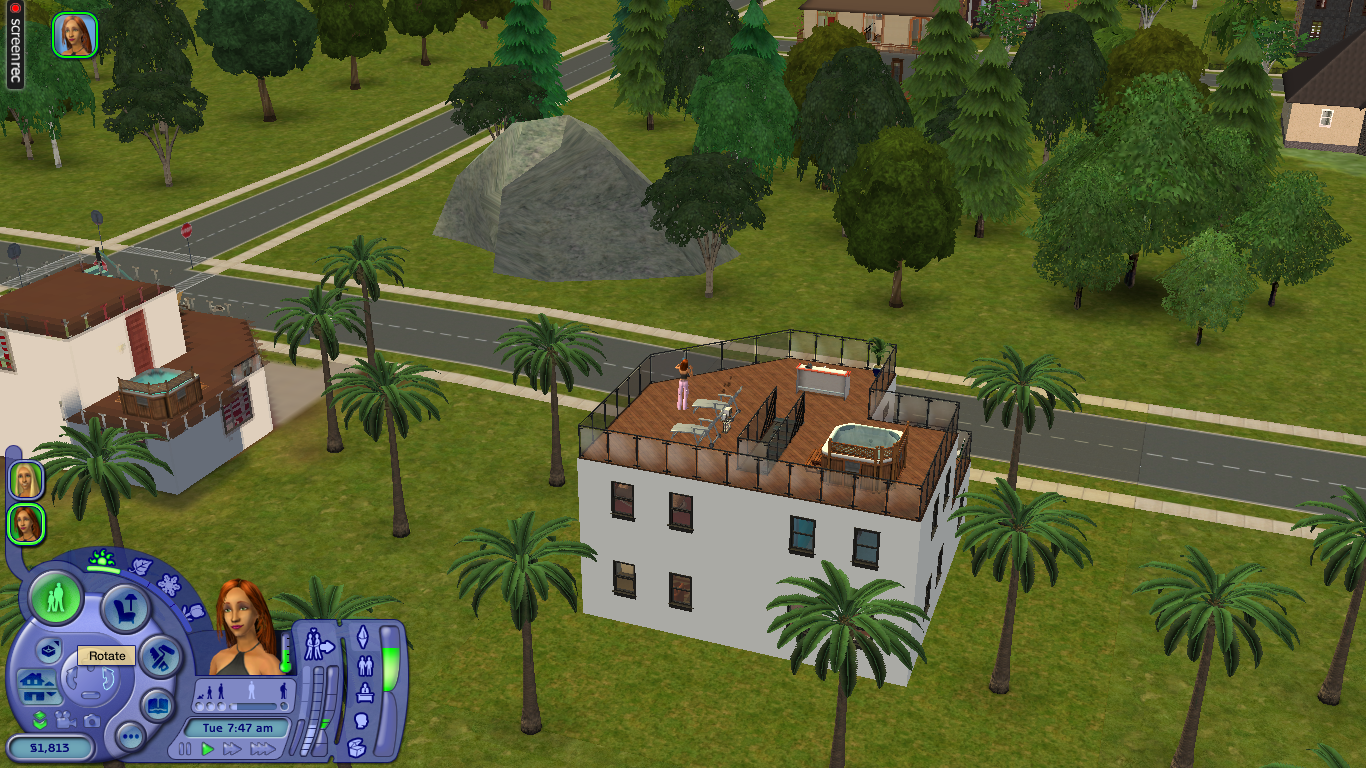Open more options with the ellipsis button
The height and width of the screenshot is (768, 1366).
tap(131, 736)
